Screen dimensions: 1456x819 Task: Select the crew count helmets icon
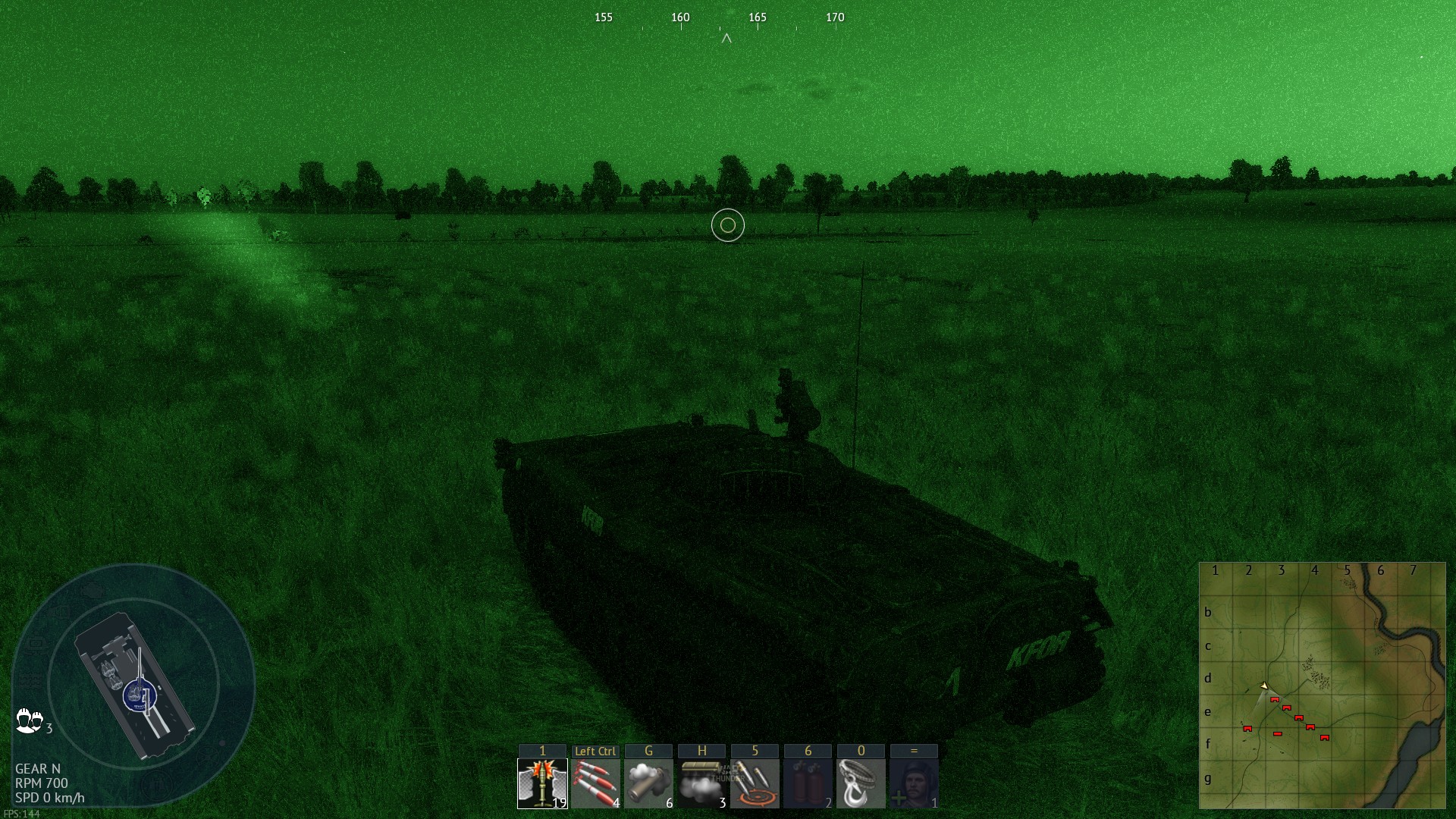[x=30, y=720]
